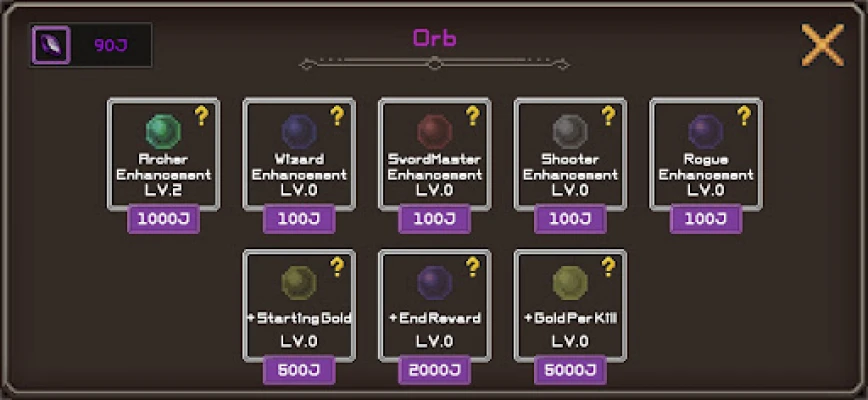
Task: Close the Orb menu
Action: point(822,45)
